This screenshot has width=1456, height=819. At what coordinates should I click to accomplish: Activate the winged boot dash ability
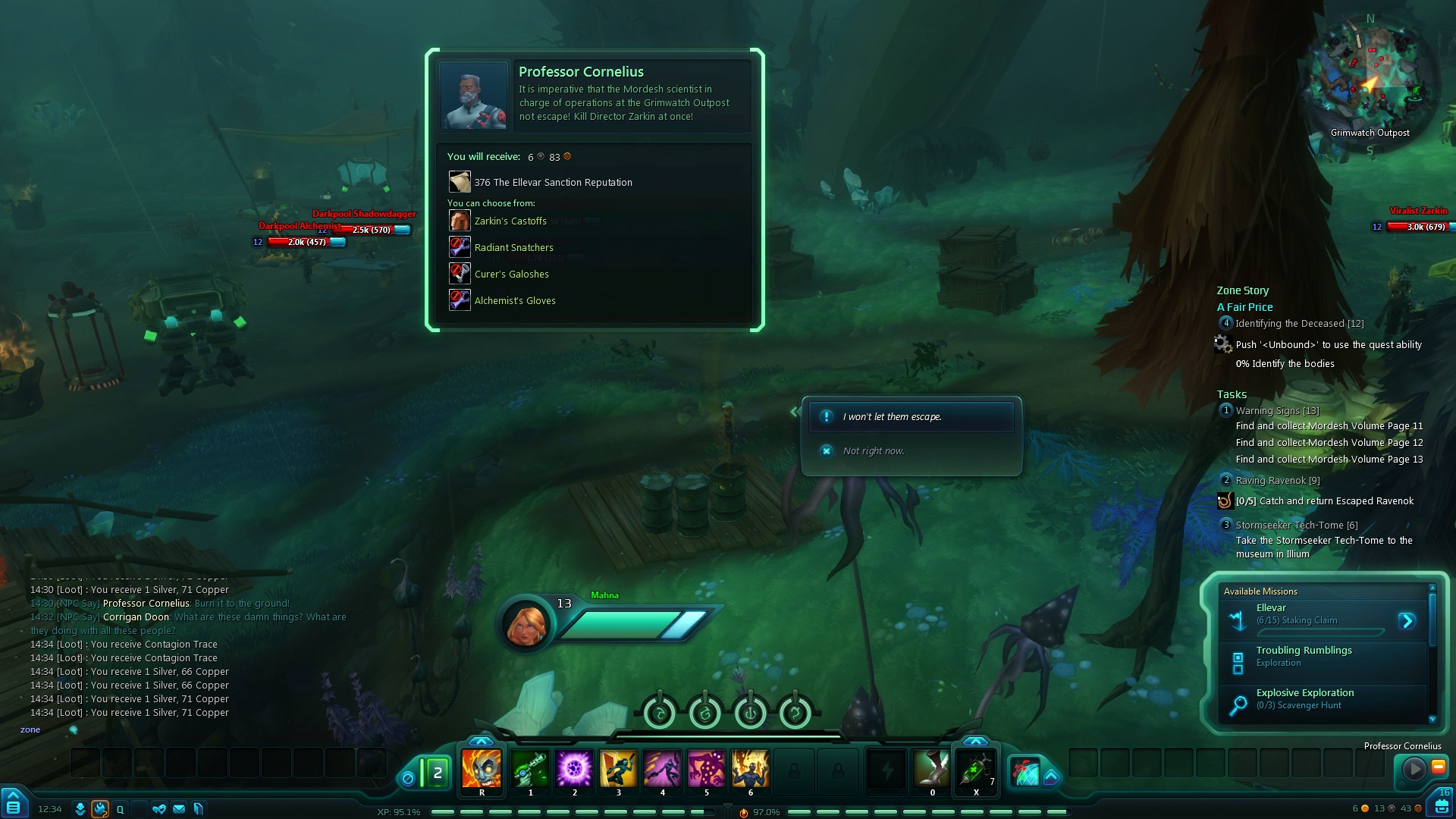(x=932, y=769)
